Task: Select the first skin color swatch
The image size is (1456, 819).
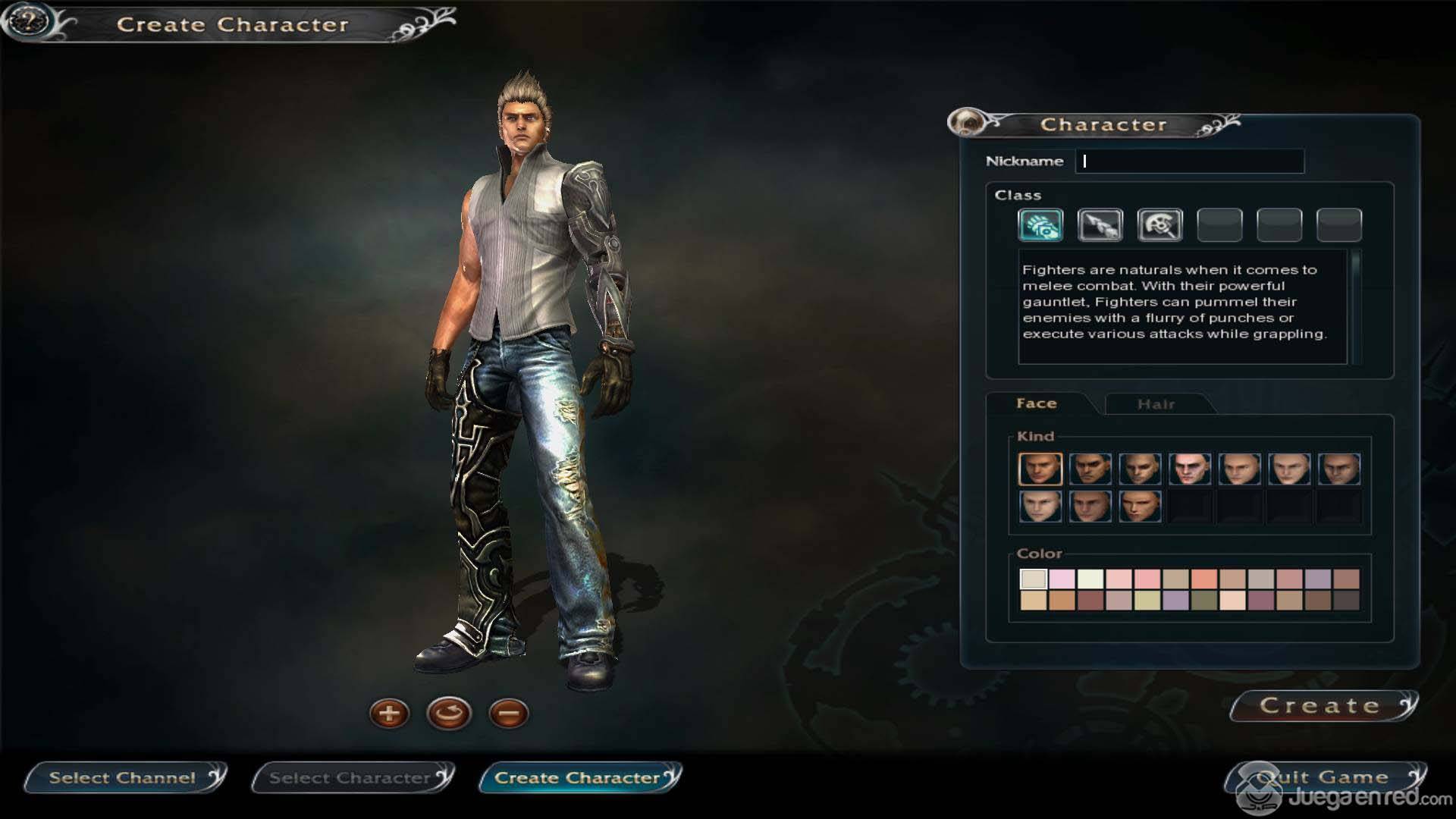Action: (x=1033, y=579)
